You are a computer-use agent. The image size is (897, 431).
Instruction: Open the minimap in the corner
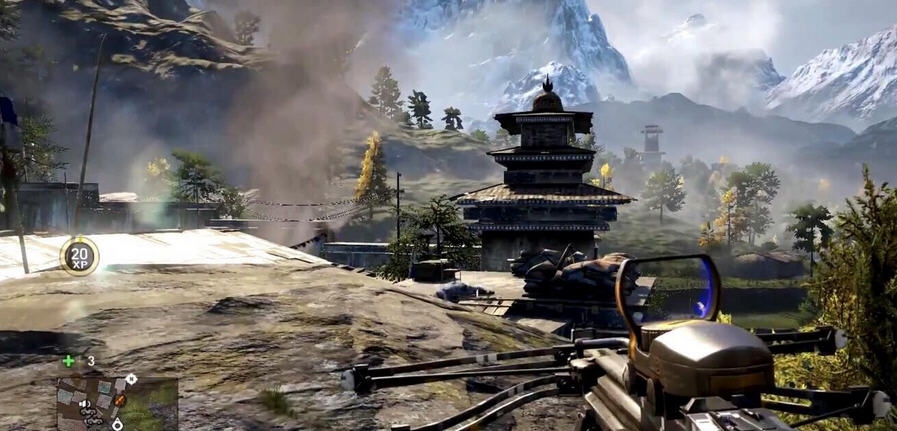tap(116, 403)
